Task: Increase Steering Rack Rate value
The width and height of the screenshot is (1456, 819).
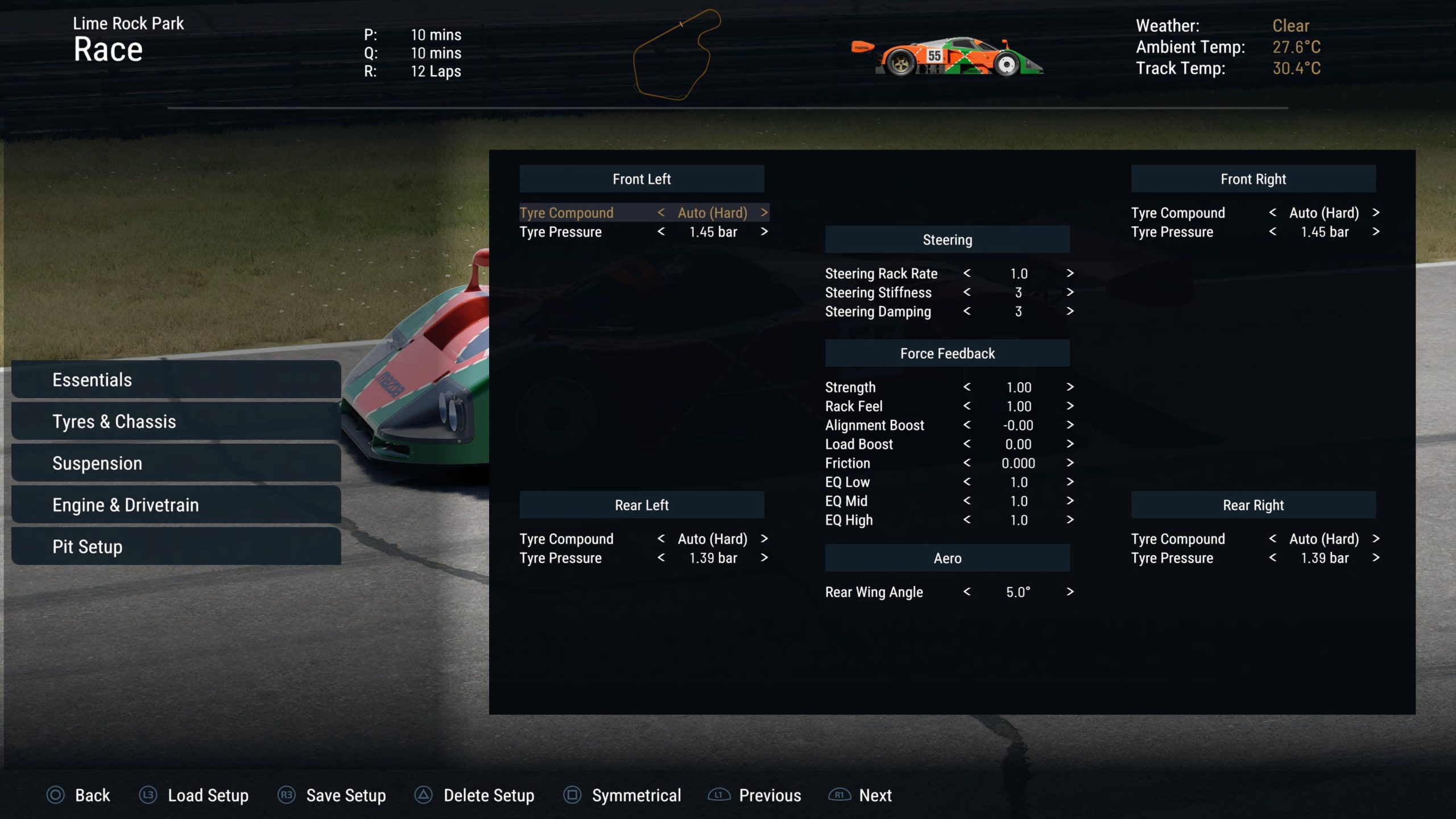Action: tap(1069, 273)
